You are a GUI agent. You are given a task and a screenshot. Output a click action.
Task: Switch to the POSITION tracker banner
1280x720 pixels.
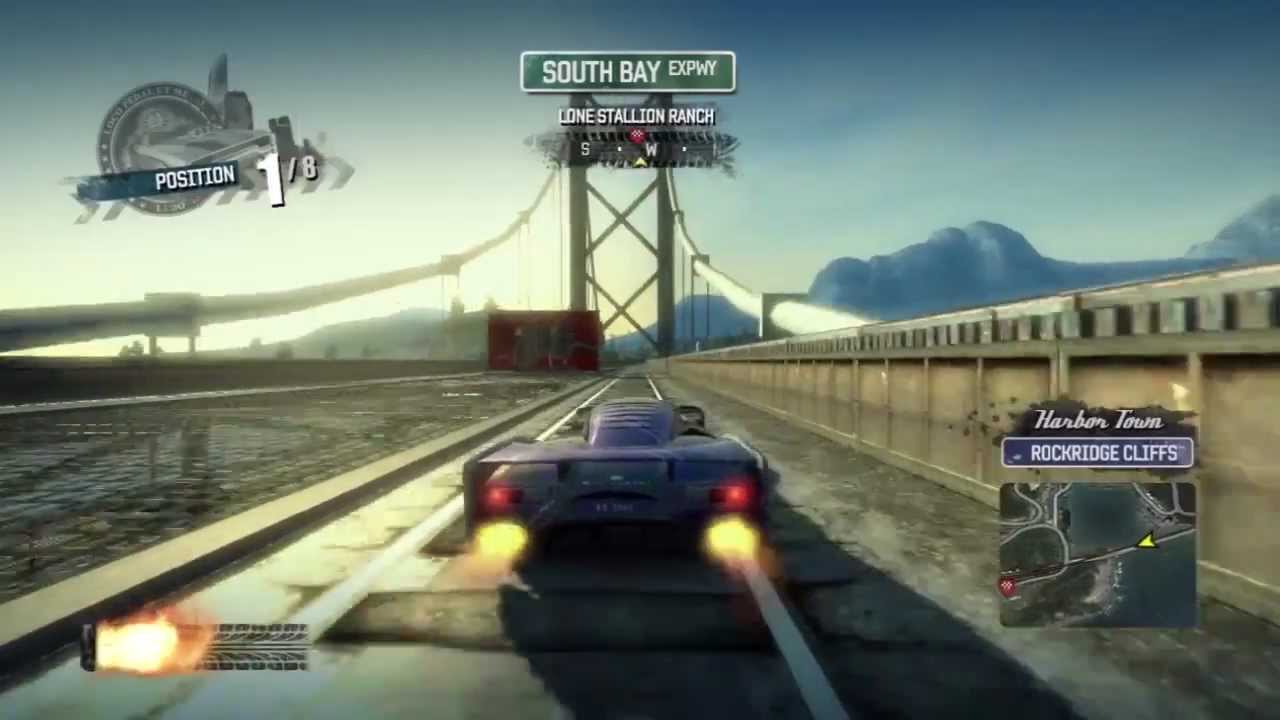point(195,179)
